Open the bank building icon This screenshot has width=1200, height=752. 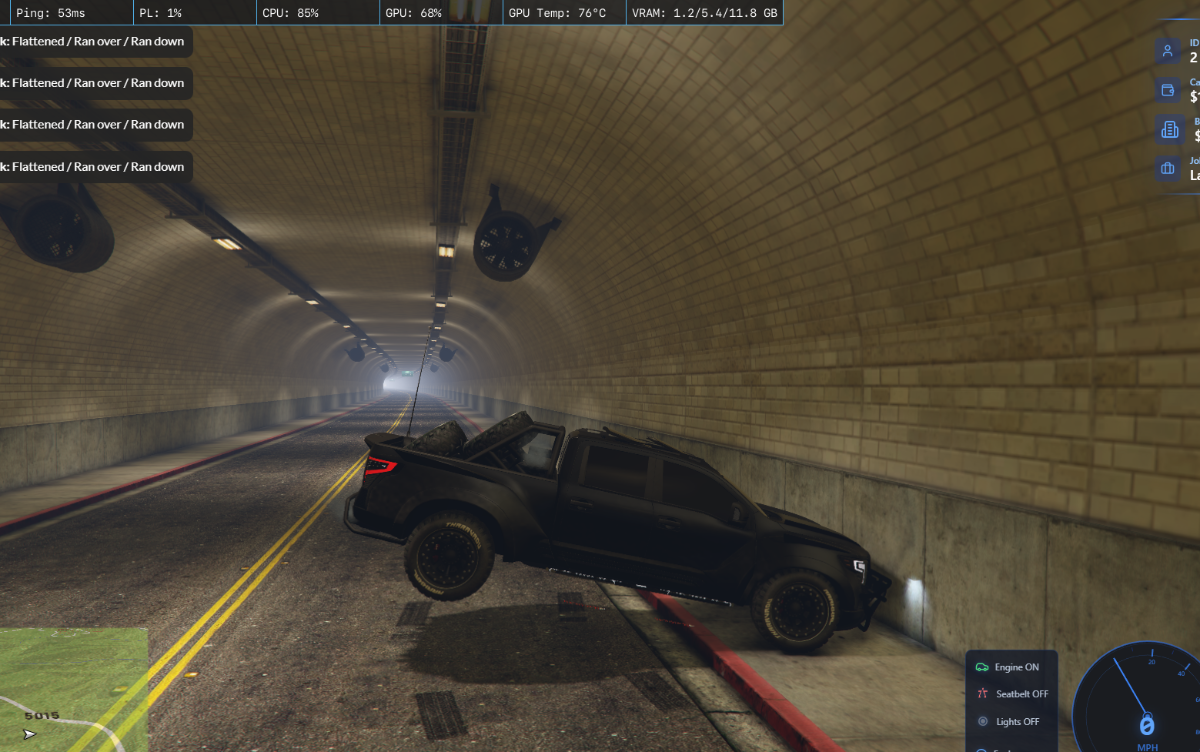pos(1167,129)
